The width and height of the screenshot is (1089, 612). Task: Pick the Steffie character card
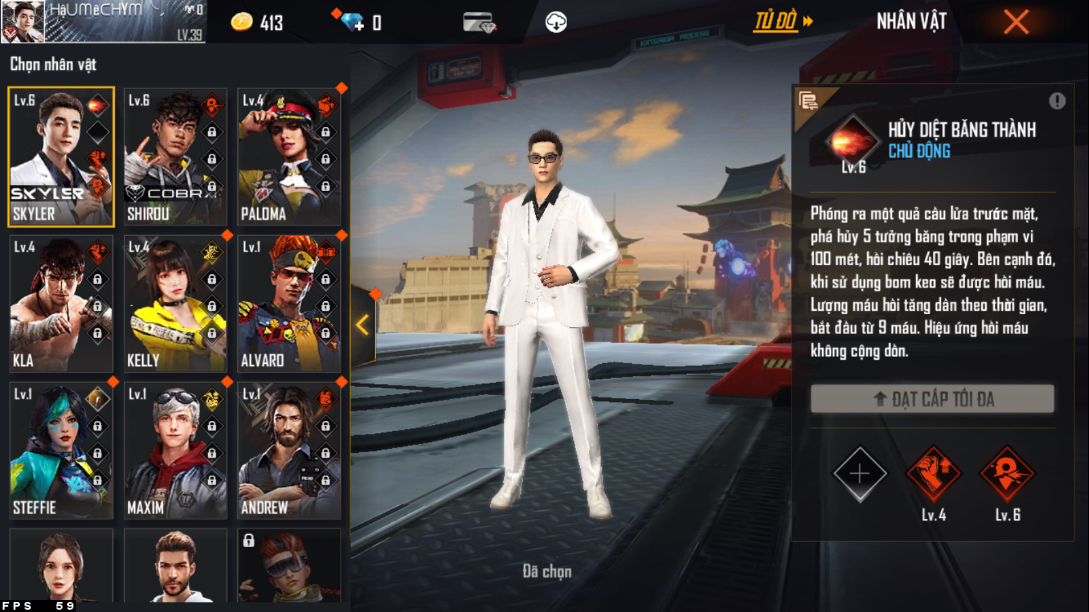[x=61, y=450]
